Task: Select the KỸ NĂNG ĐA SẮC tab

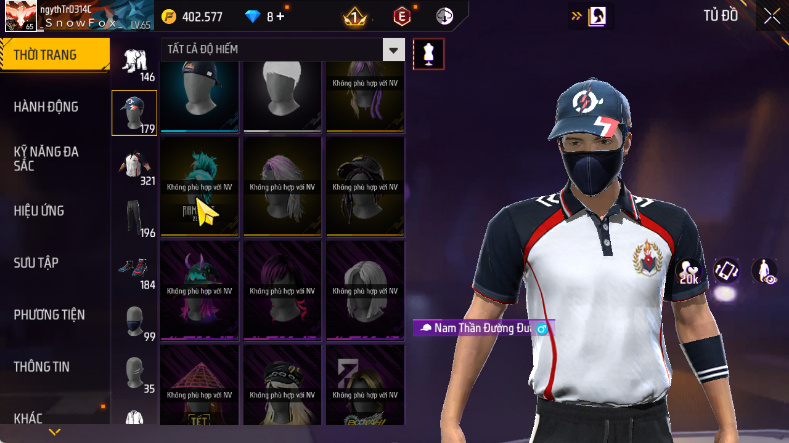Action: (x=46, y=158)
